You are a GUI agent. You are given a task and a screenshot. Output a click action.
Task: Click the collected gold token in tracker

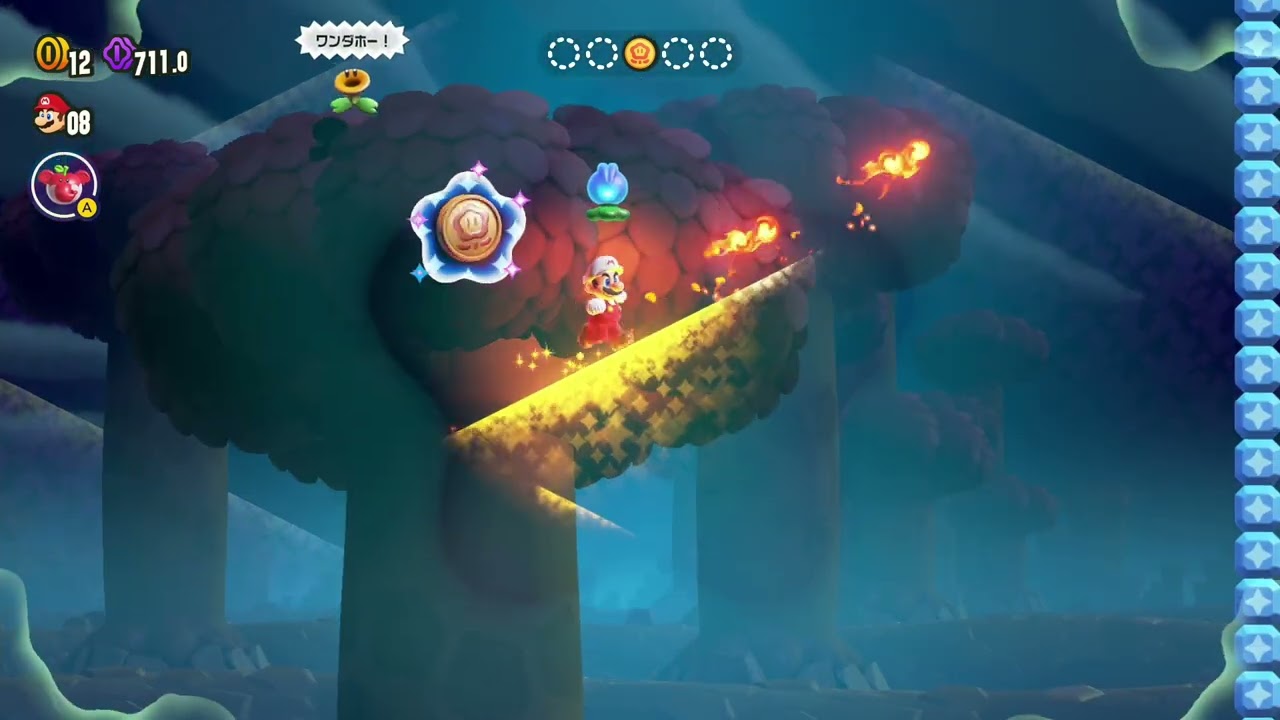tap(640, 53)
